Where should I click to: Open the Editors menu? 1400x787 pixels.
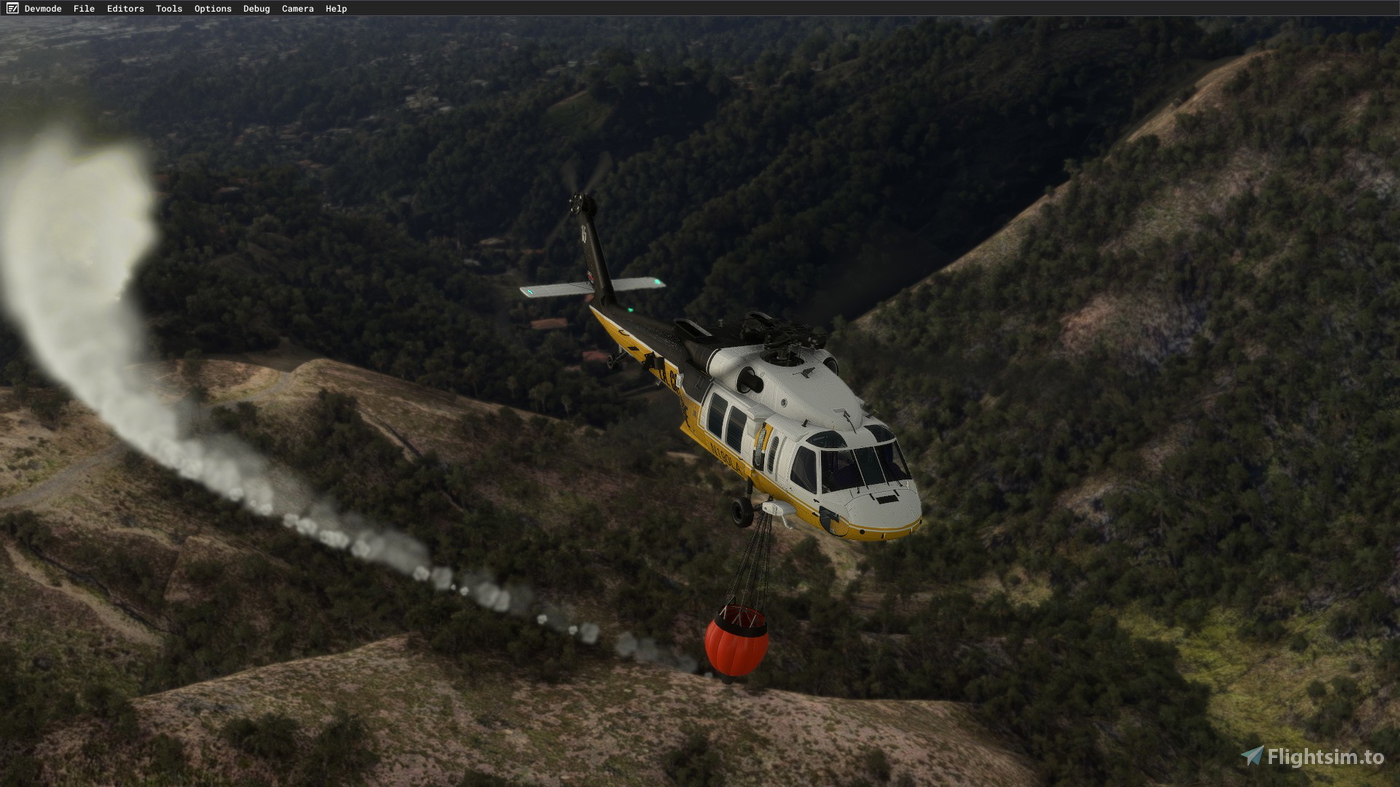[x=125, y=8]
